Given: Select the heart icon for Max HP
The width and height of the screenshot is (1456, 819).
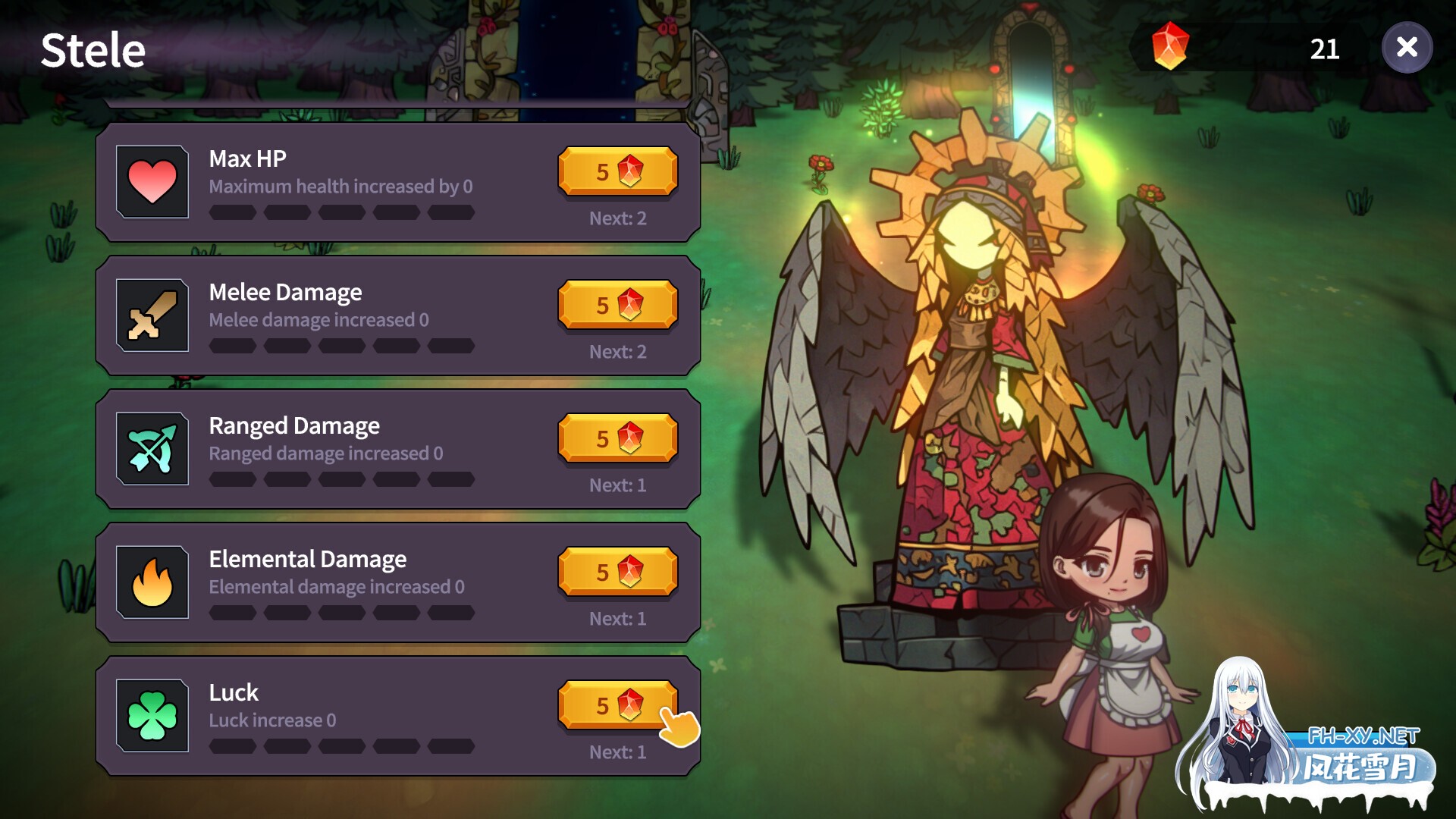Looking at the screenshot, I should coord(152,180).
